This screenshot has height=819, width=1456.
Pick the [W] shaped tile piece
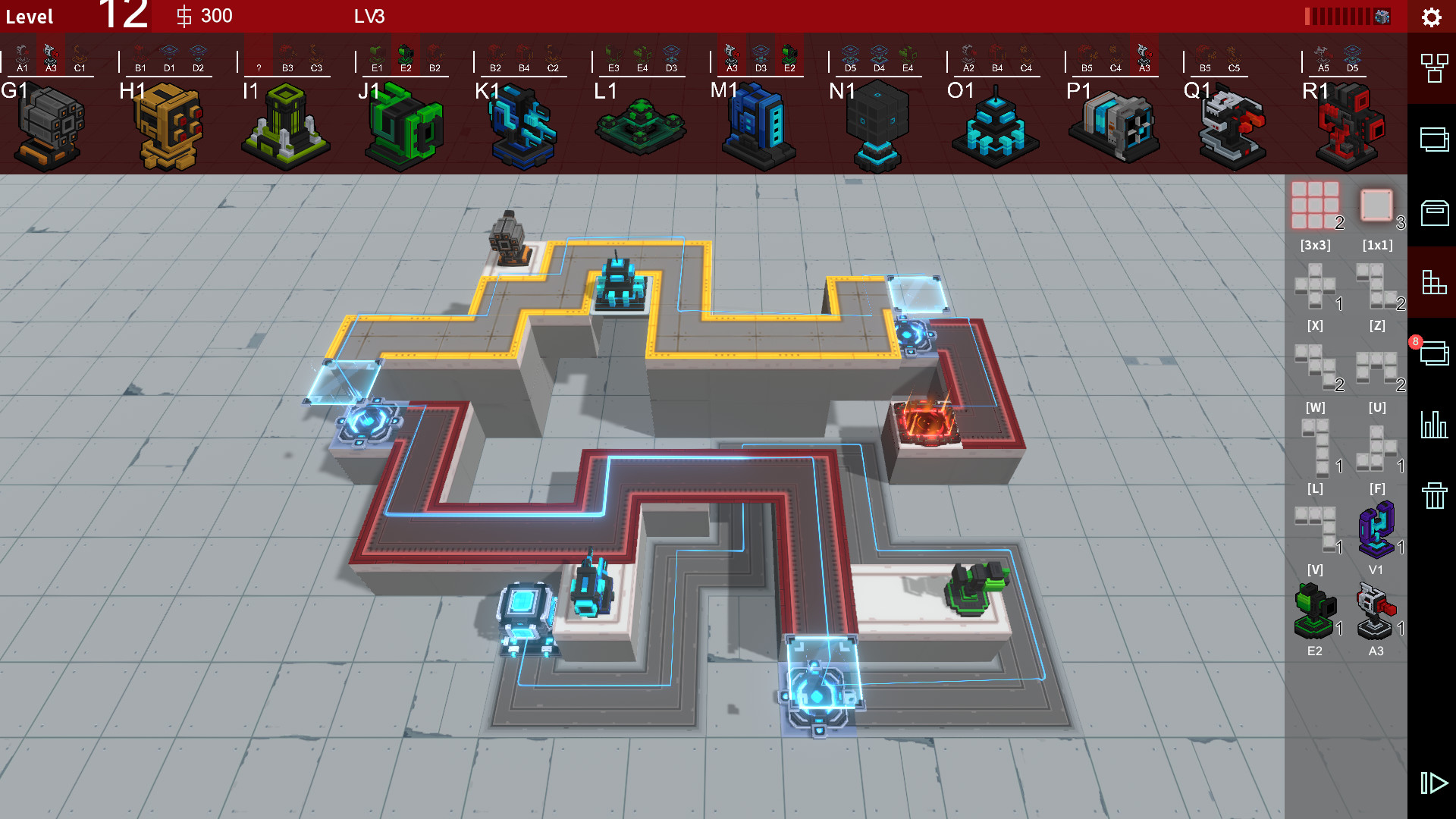pos(1316,368)
